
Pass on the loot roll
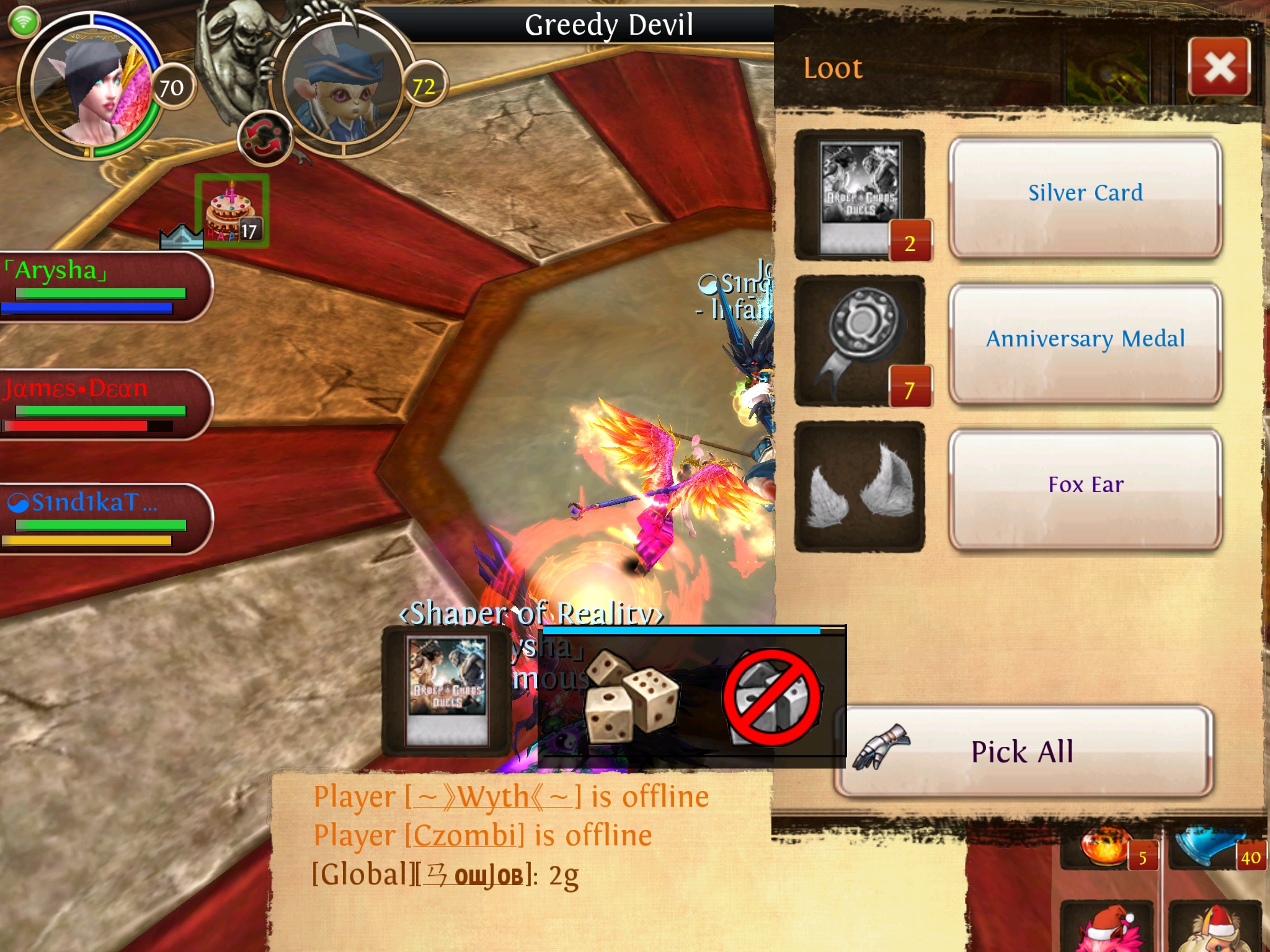773,697
